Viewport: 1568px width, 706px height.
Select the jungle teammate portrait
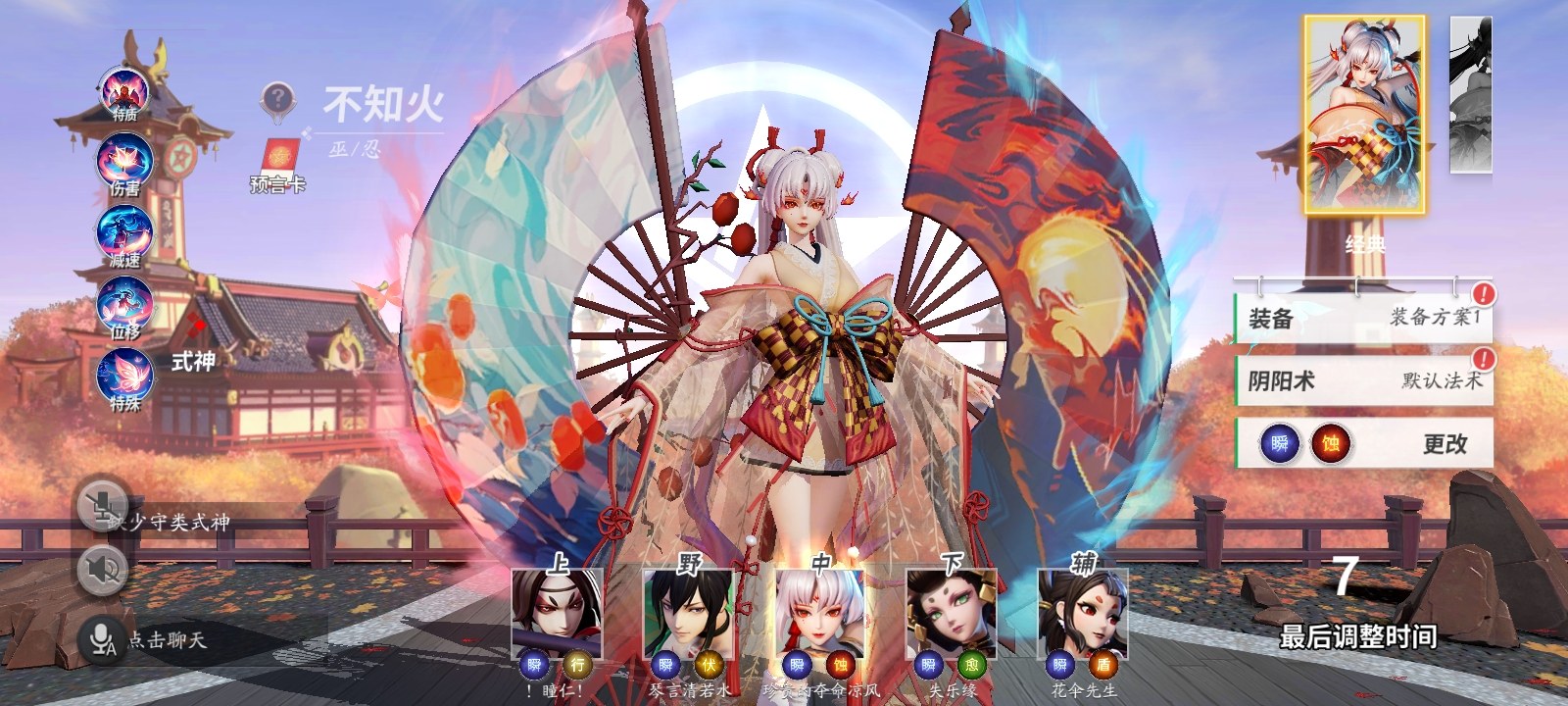coord(688,613)
